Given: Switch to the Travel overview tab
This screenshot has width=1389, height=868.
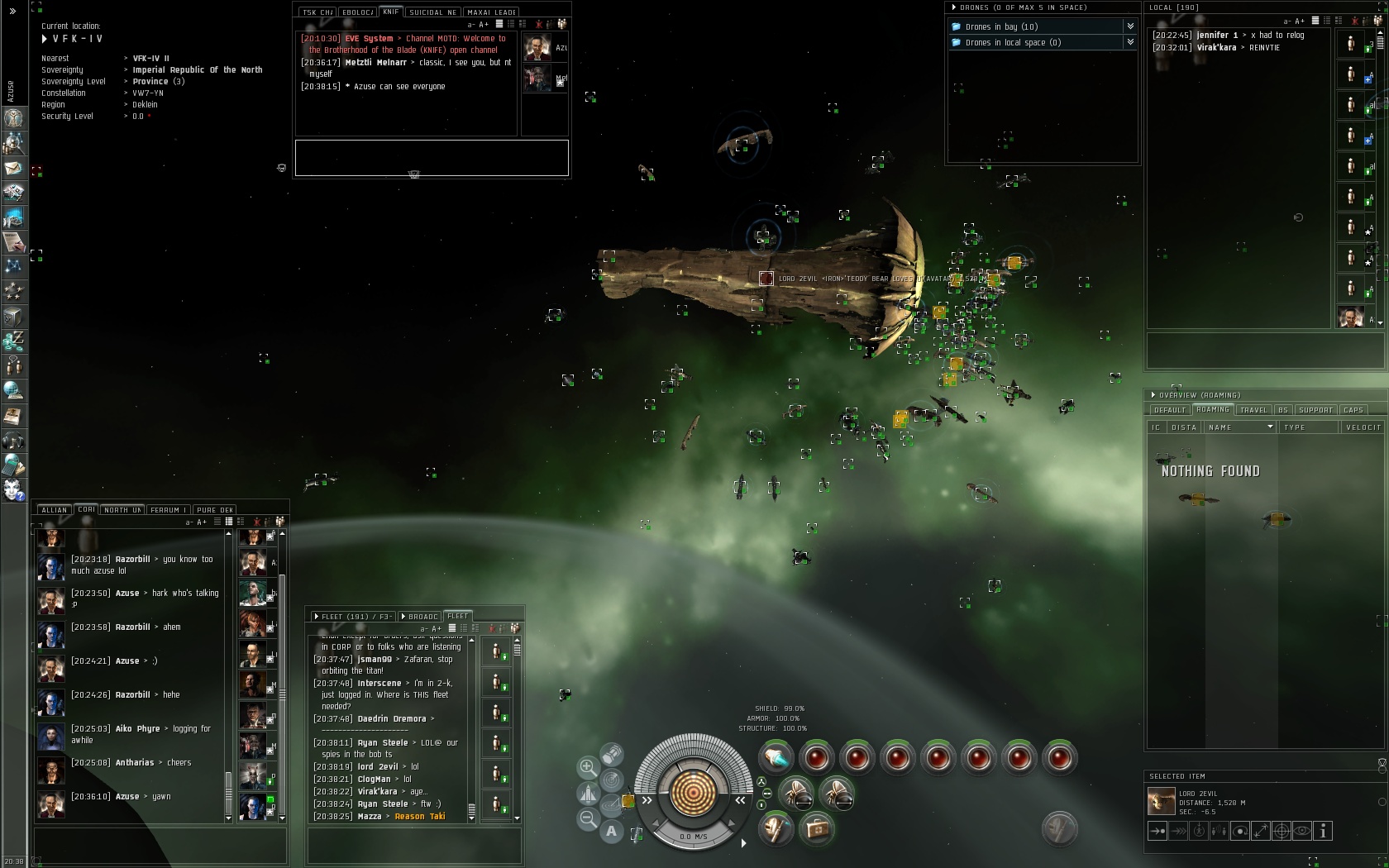Looking at the screenshot, I should coord(1253,410).
